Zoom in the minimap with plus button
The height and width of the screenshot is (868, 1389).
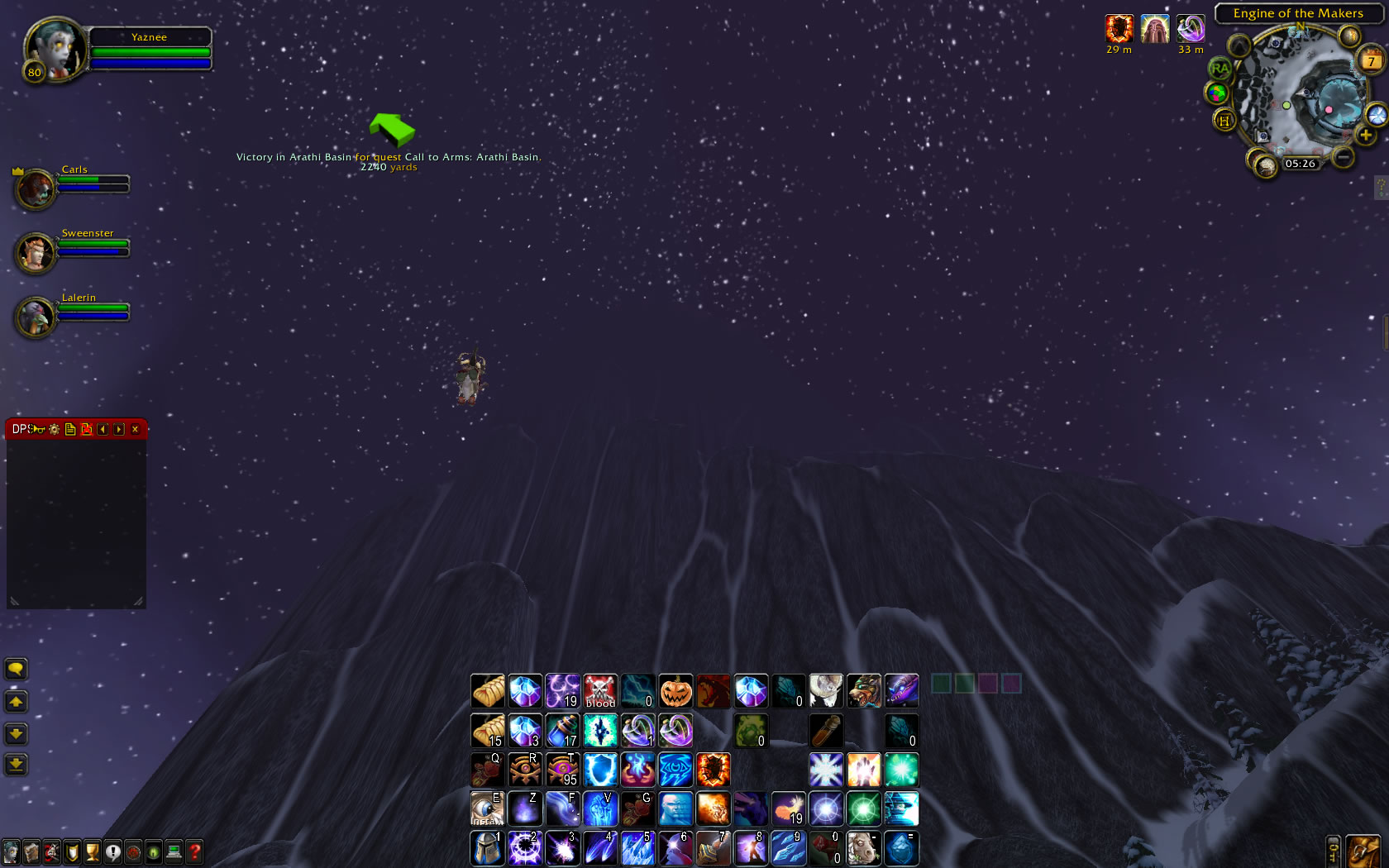pos(1365,135)
